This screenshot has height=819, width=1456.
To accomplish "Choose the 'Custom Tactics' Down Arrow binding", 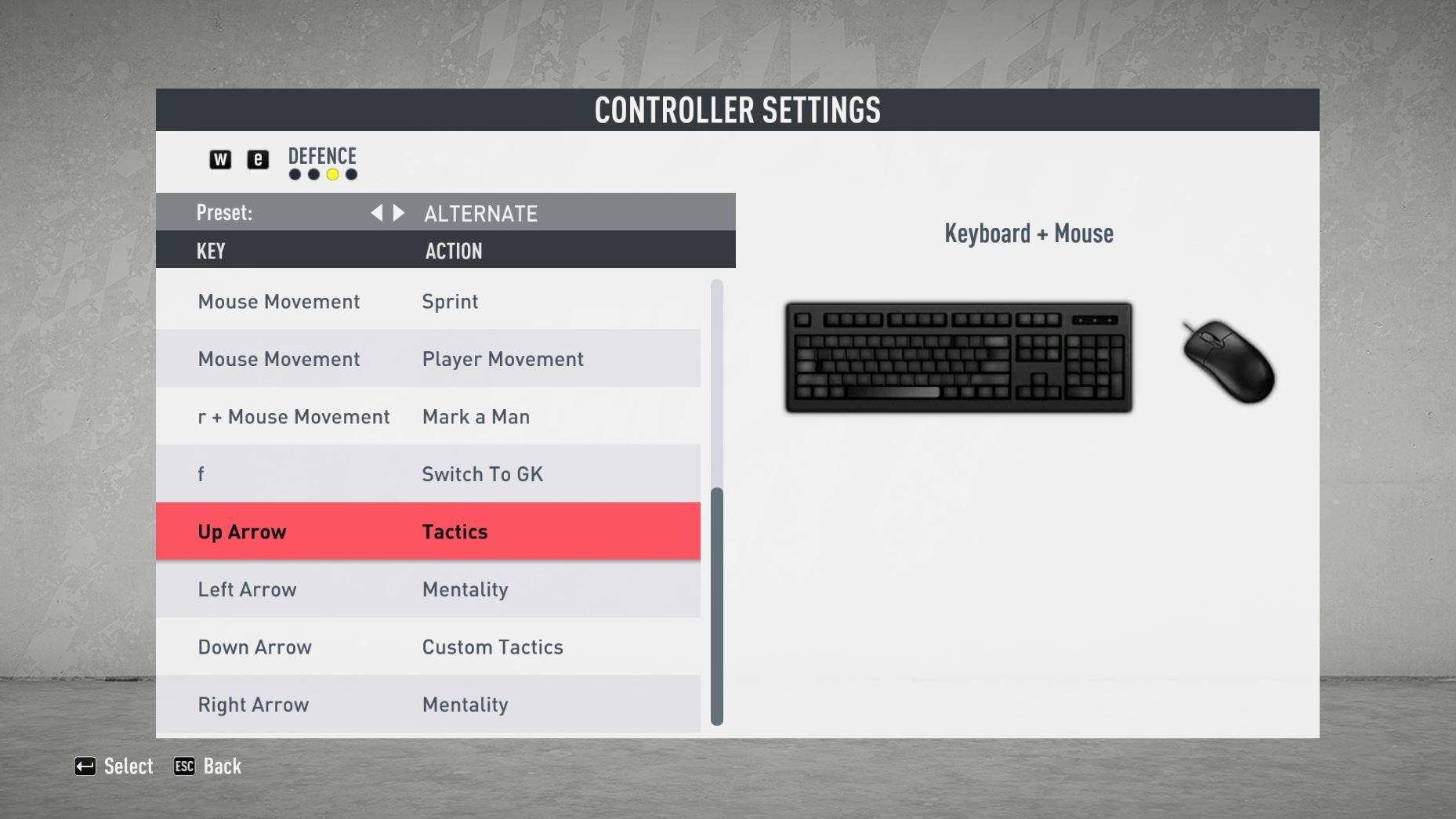I will 429,647.
